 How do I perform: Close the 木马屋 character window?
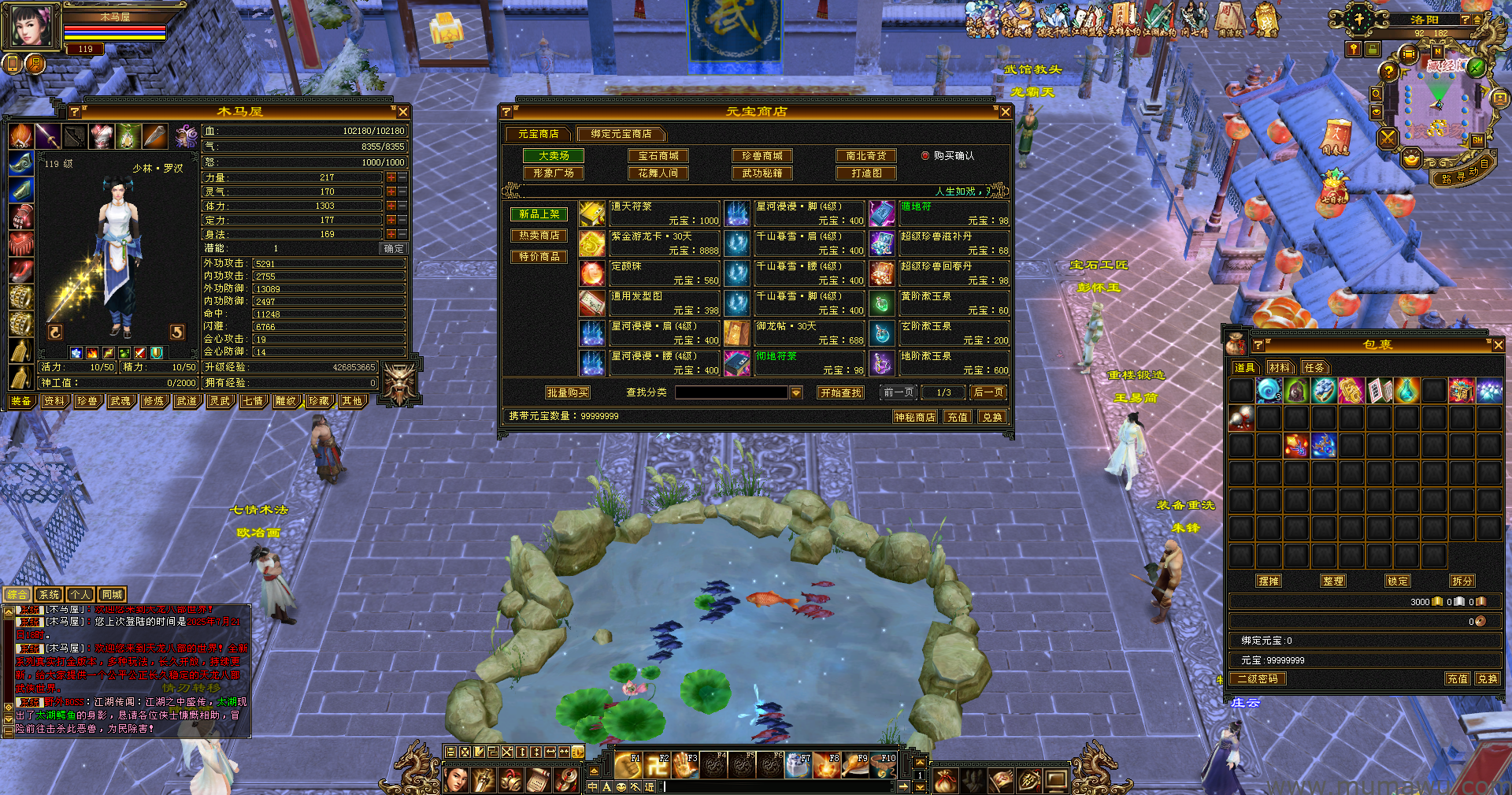tap(403, 112)
